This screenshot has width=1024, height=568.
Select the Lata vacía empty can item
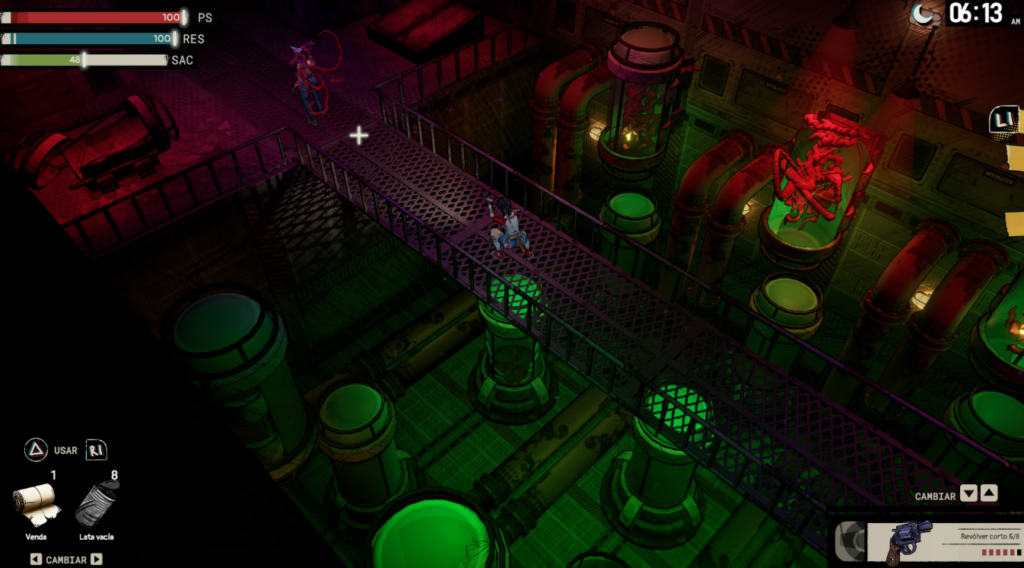tap(97, 504)
